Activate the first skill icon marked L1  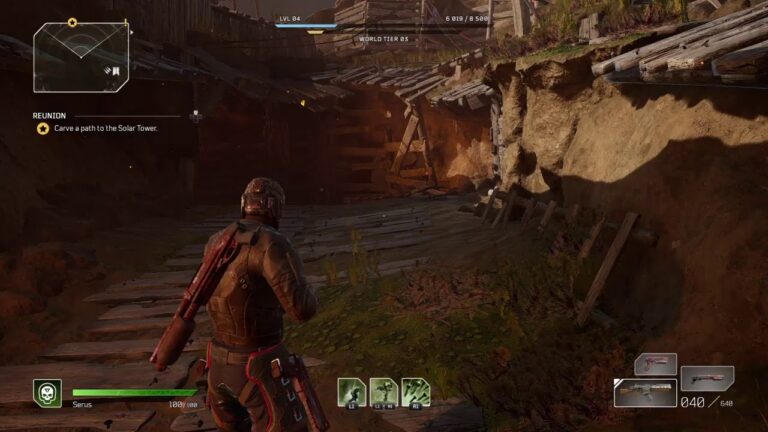pos(350,391)
